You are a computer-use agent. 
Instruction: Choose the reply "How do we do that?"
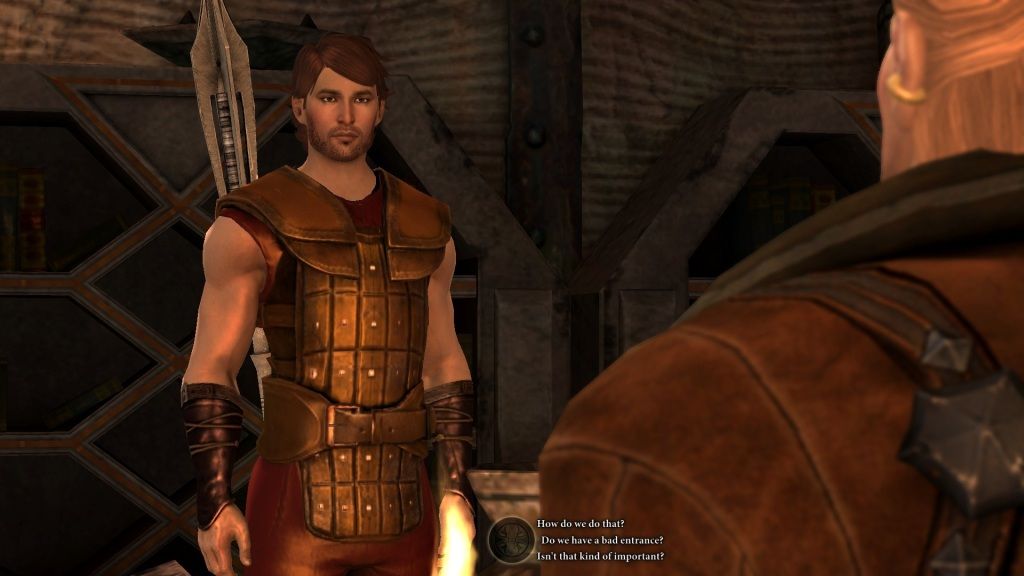(x=581, y=524)
